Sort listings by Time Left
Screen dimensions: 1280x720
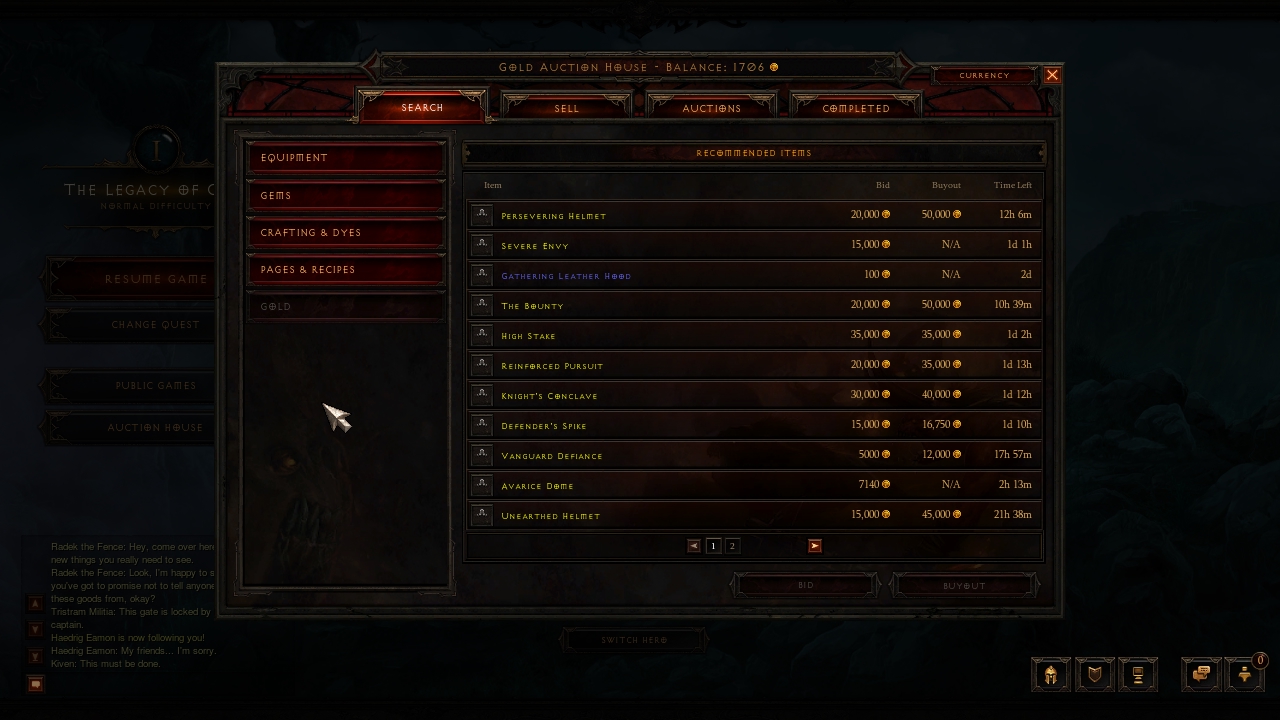pyautogui.click(x=1012, y=185)
